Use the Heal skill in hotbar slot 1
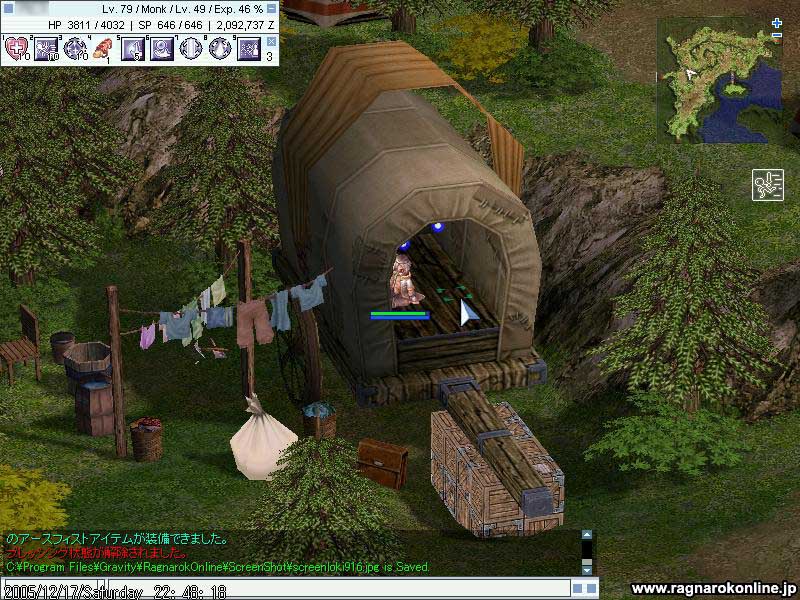The image size is (800, 600). coord(17,48)
